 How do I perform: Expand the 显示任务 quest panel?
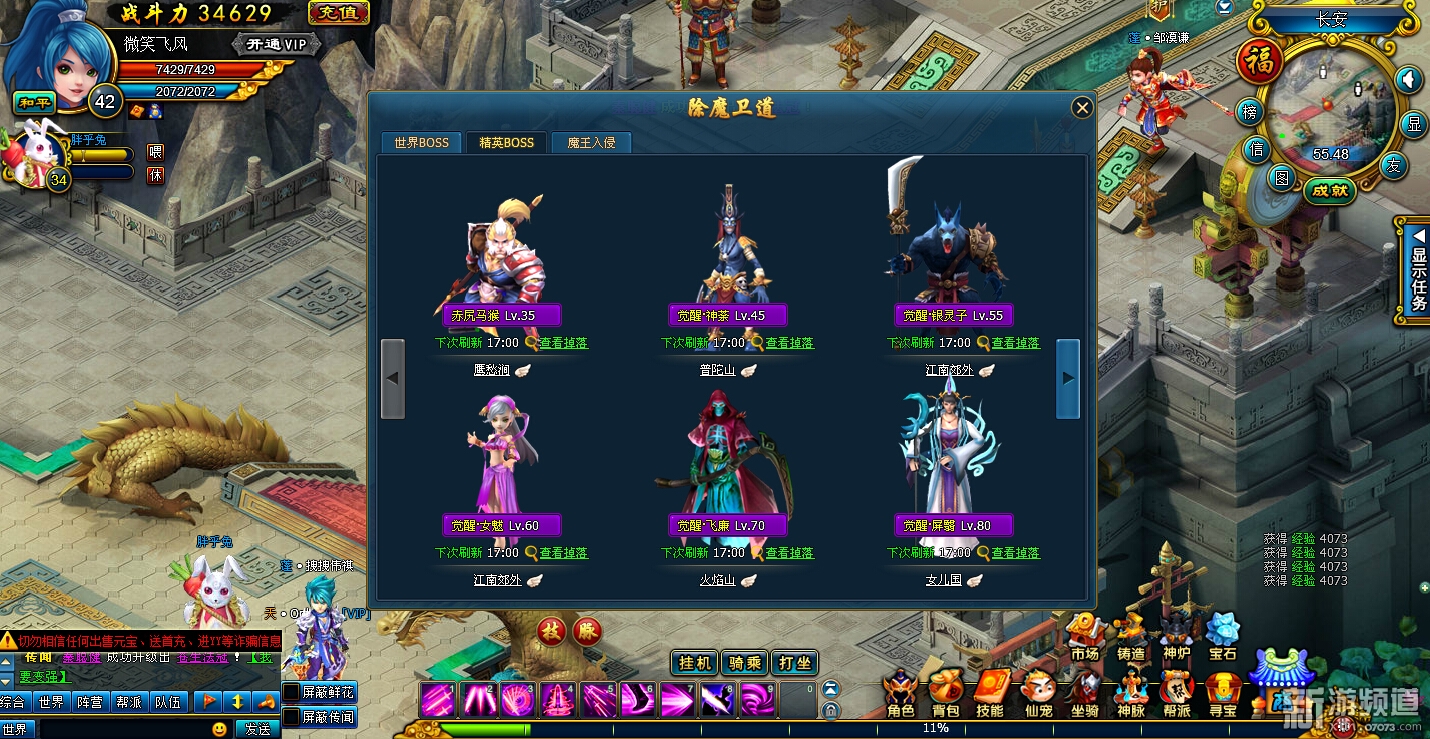click(1417, 270)
